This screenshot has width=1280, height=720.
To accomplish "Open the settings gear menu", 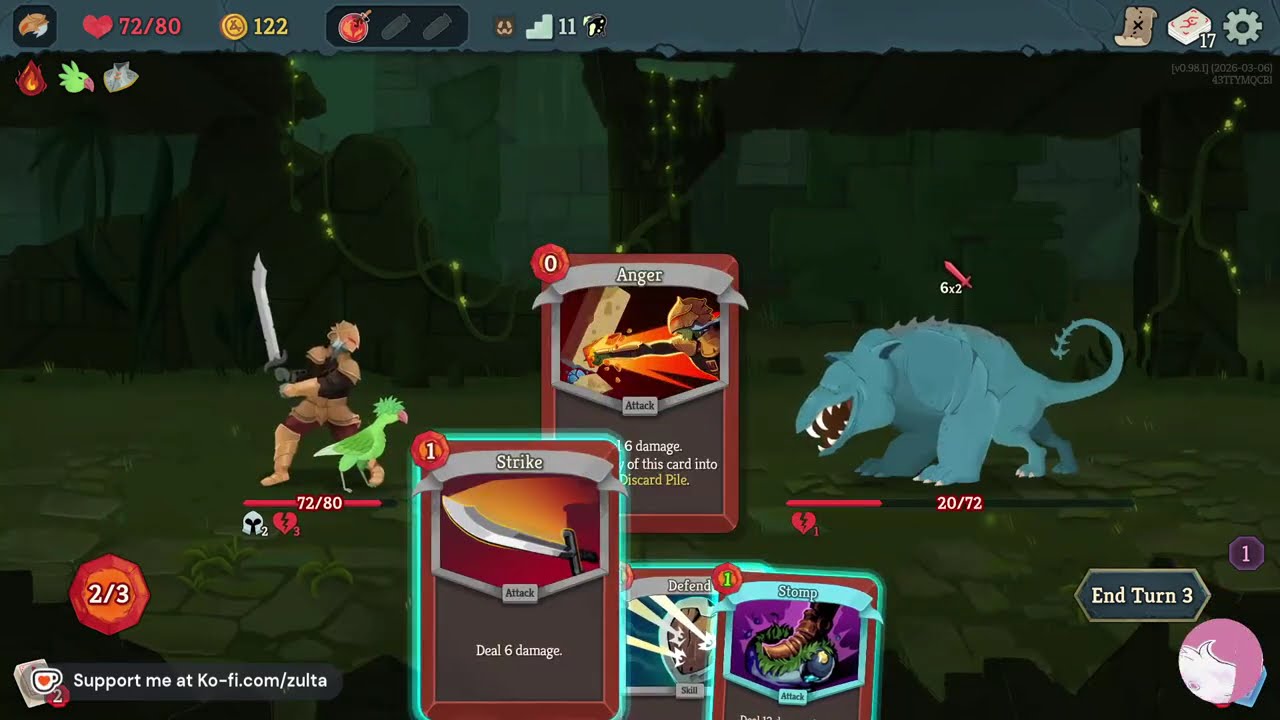I will pyautogui.click(x=1243, y=27).
